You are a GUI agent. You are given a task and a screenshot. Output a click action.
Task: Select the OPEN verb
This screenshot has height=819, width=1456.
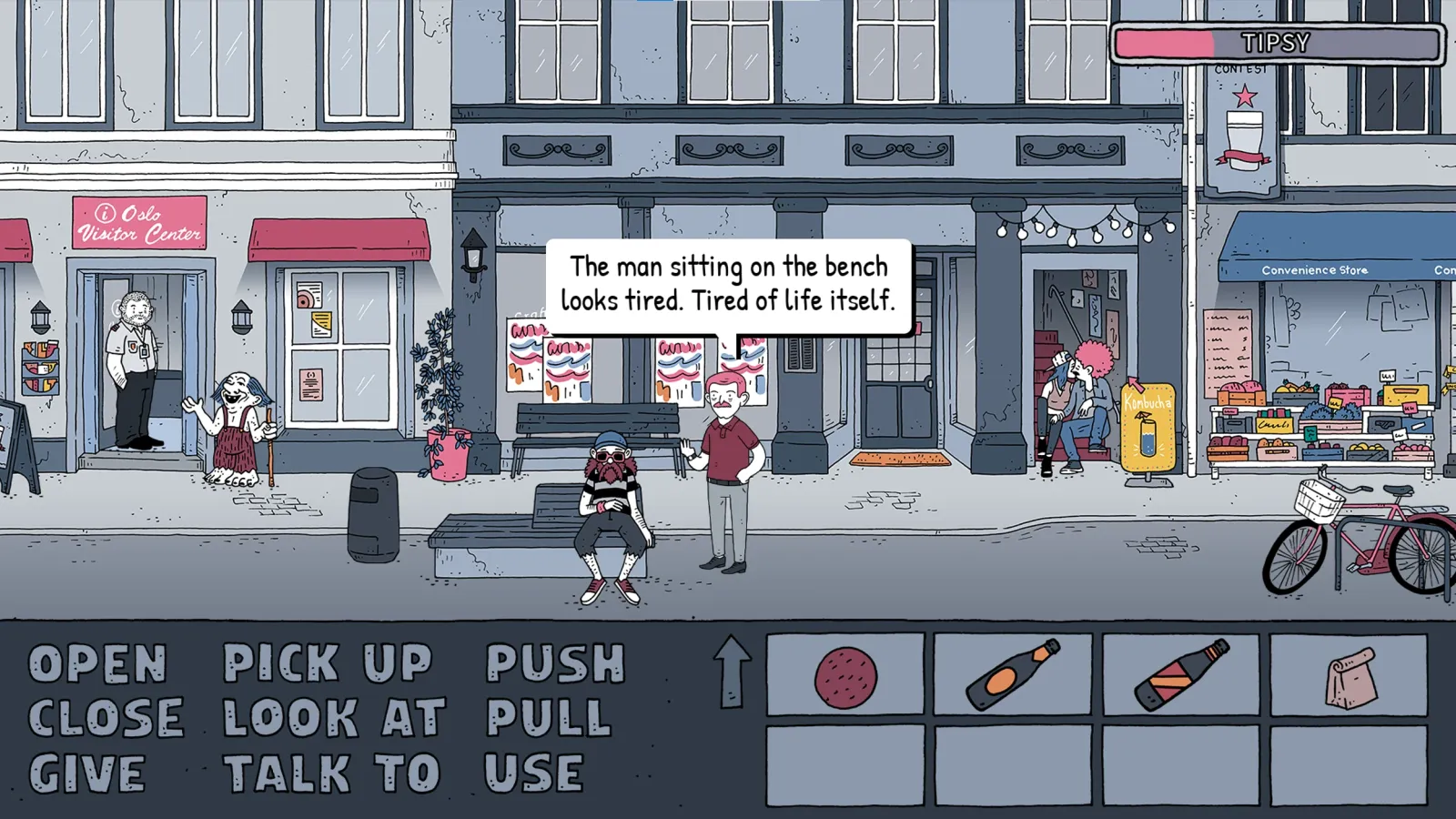pyautogui.click(x=98, y=663)
